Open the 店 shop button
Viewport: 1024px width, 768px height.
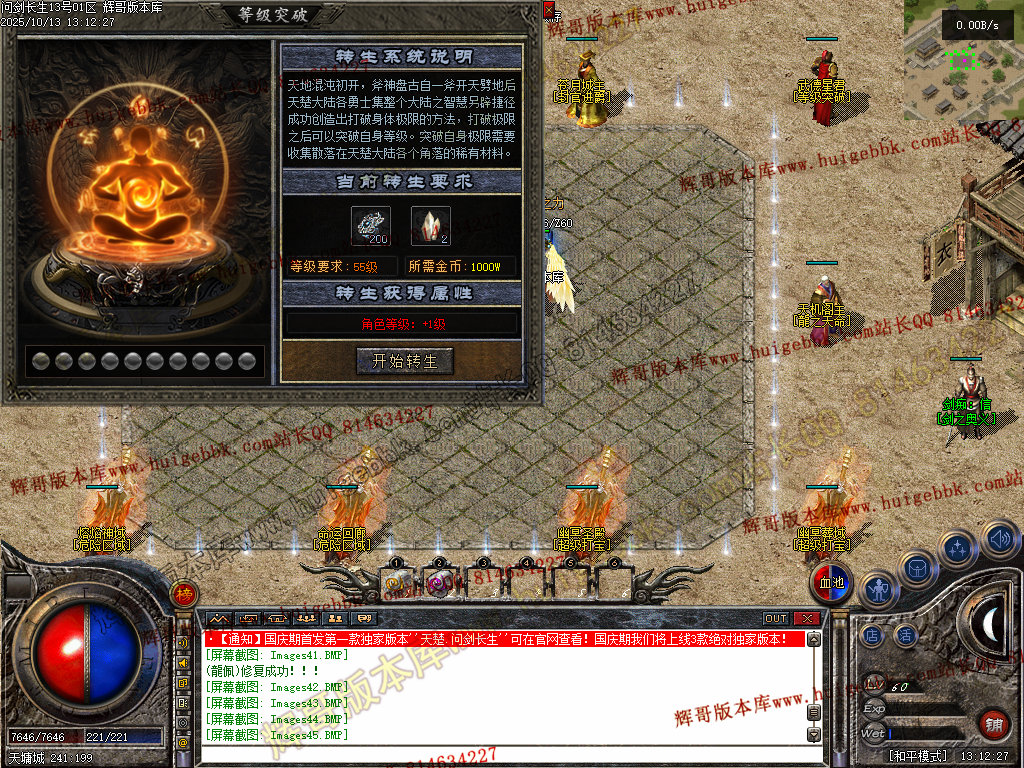point(873,634)
